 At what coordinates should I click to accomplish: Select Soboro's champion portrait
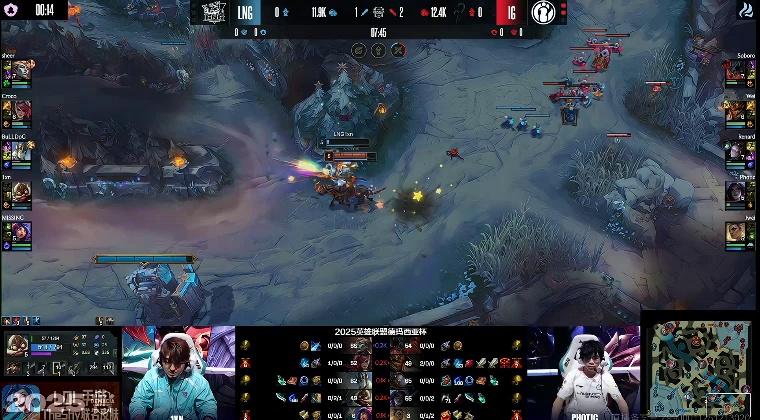click(x=736, y=72)
